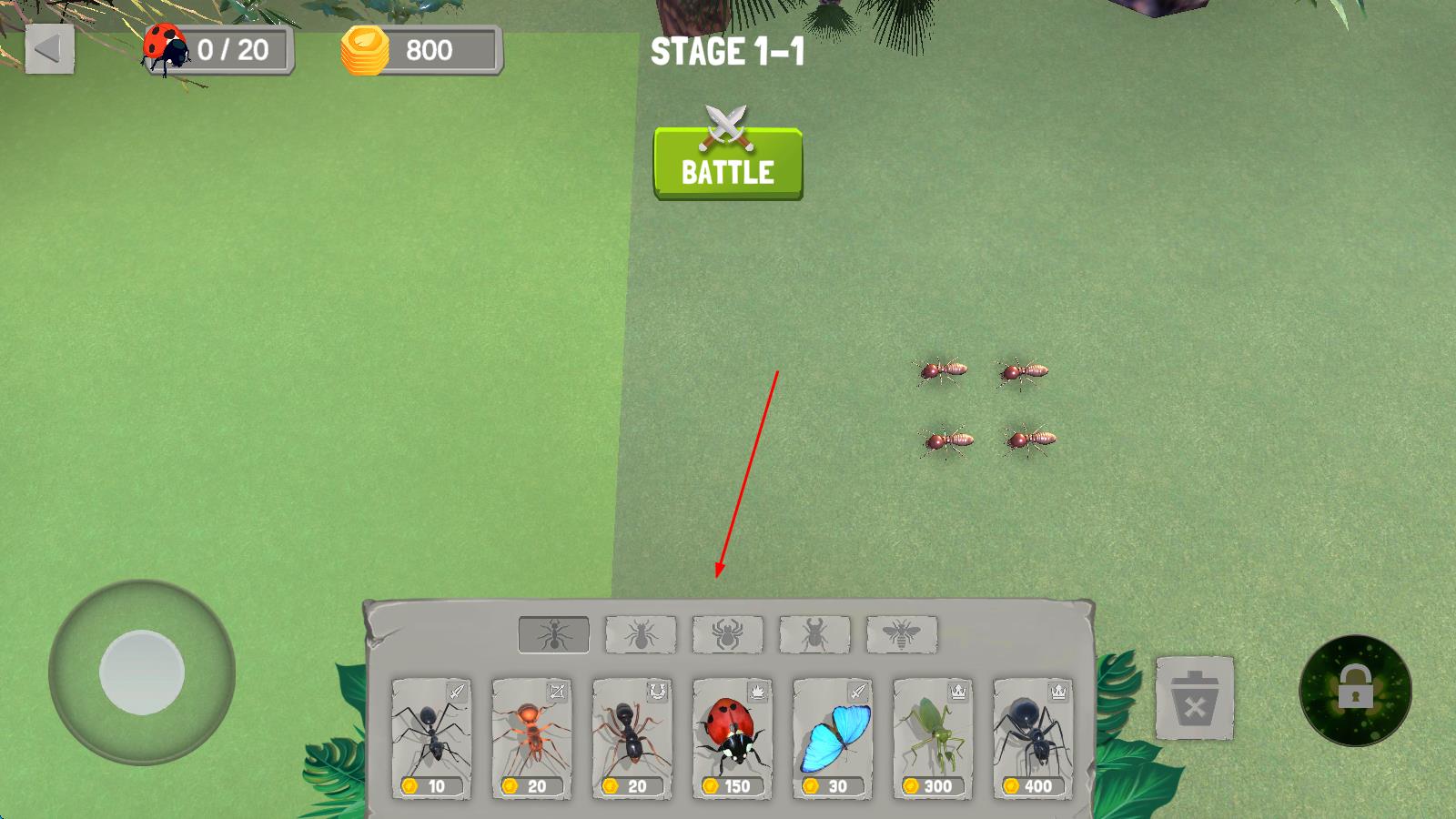
Task: Select the horseshoe ant card costing 20
Action: pos(632,739)
